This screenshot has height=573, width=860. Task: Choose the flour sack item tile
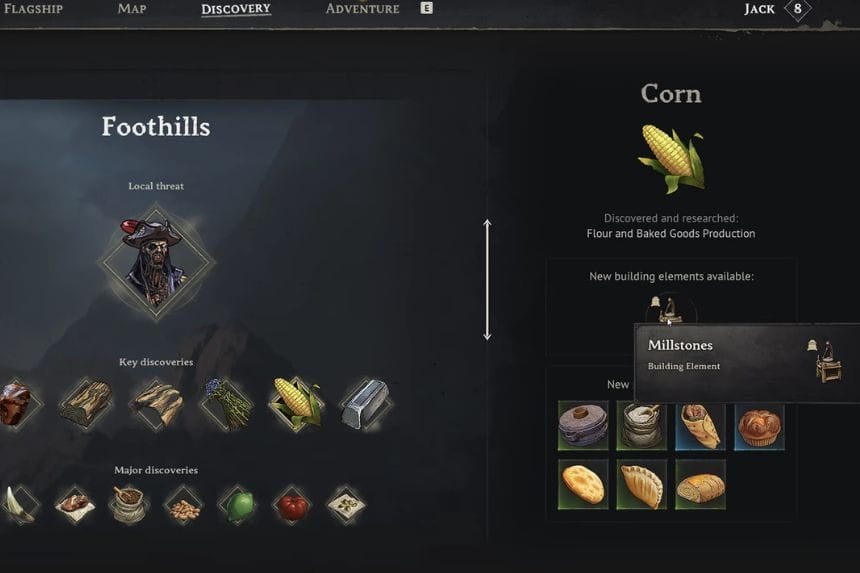pyautogui.click(x=641, y=425)
